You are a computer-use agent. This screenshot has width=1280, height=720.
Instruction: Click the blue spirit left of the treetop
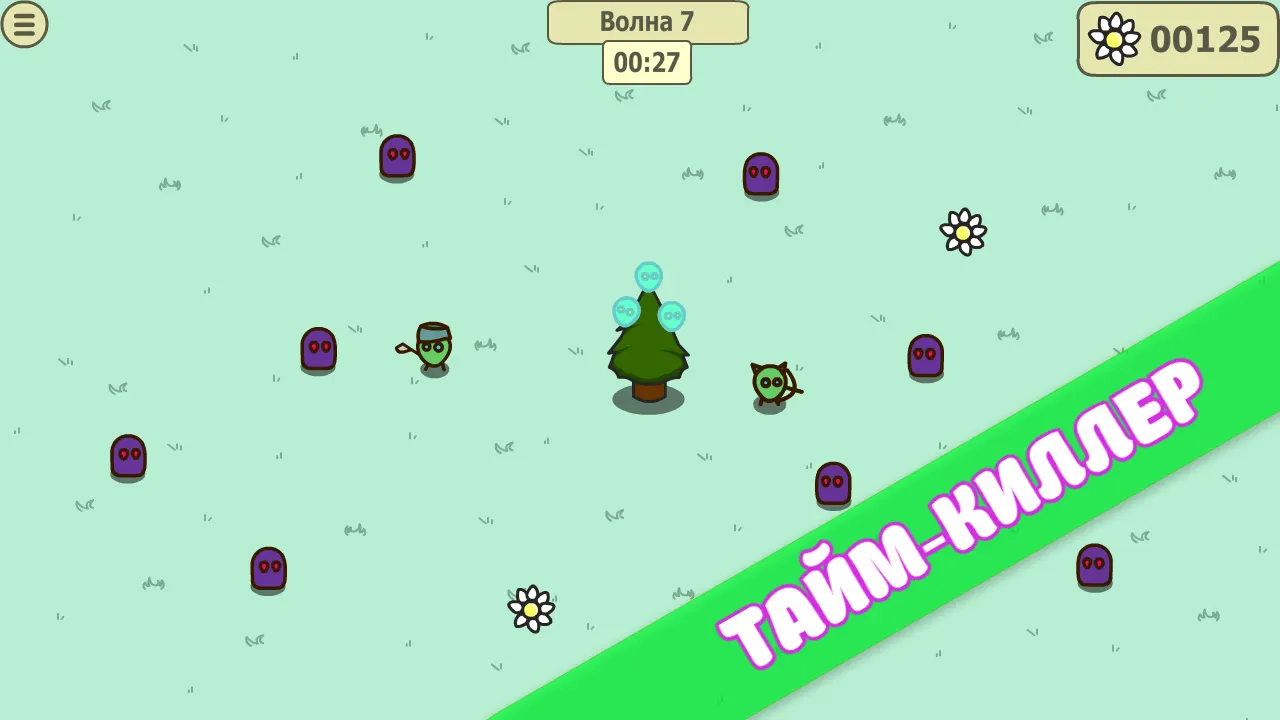624,312
